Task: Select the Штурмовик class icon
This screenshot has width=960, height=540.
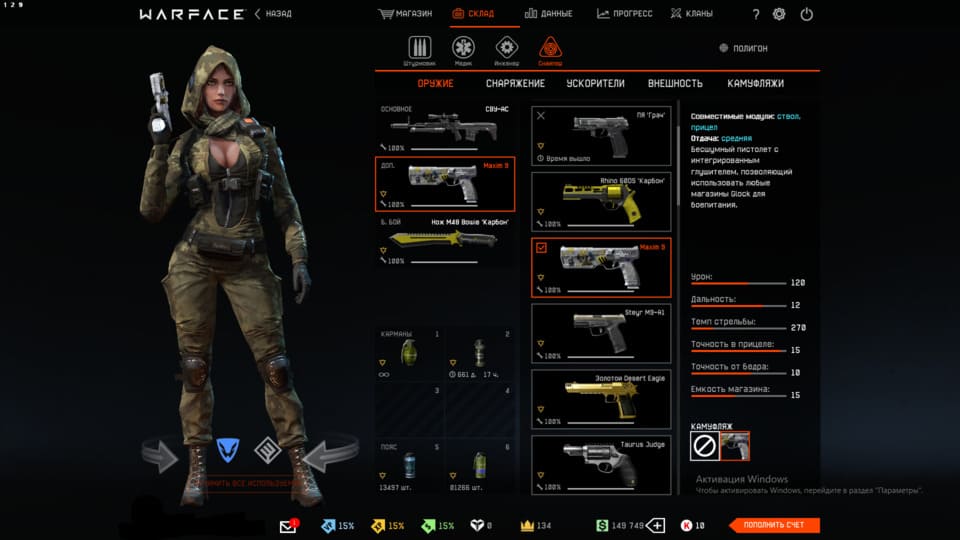Action: (419, 49)
